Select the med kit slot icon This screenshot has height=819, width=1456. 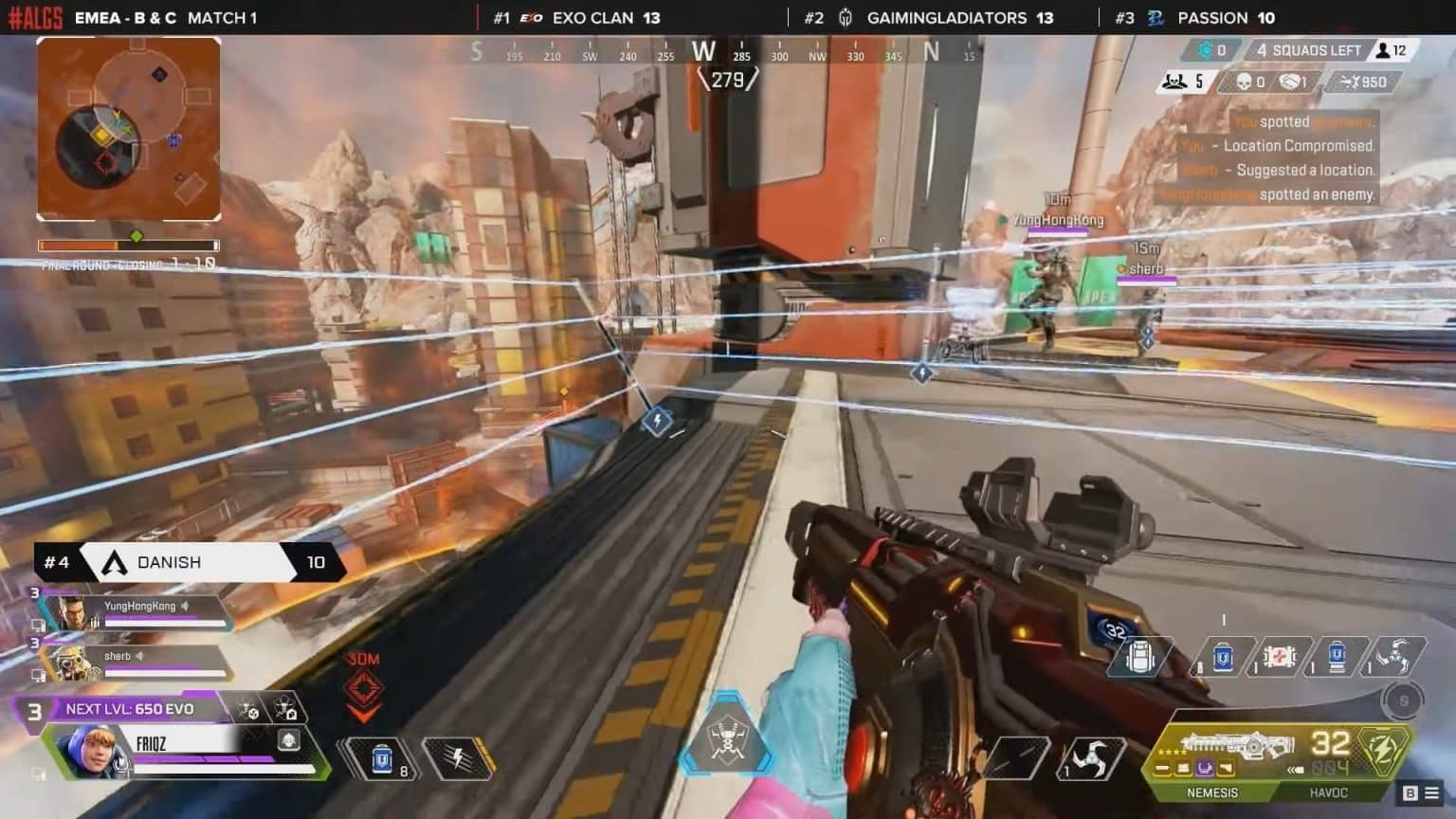point(1281,655)
